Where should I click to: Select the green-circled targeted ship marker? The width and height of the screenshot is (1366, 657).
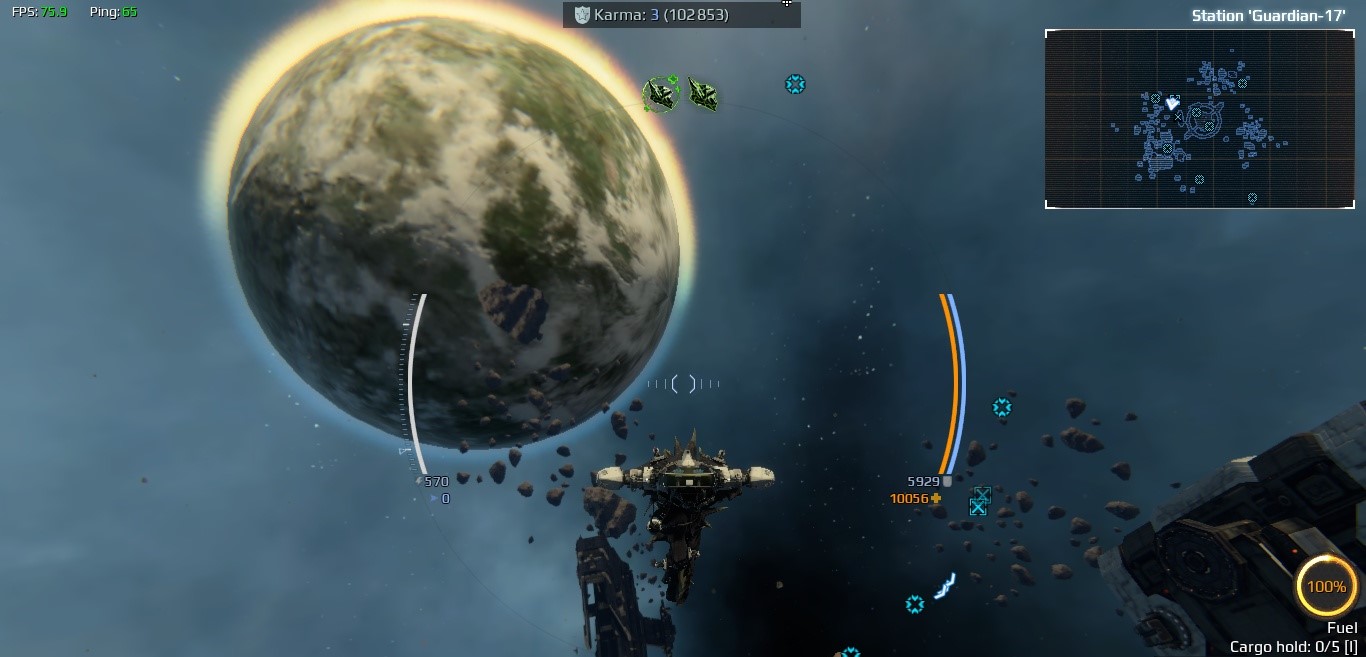tap(660, 94)
